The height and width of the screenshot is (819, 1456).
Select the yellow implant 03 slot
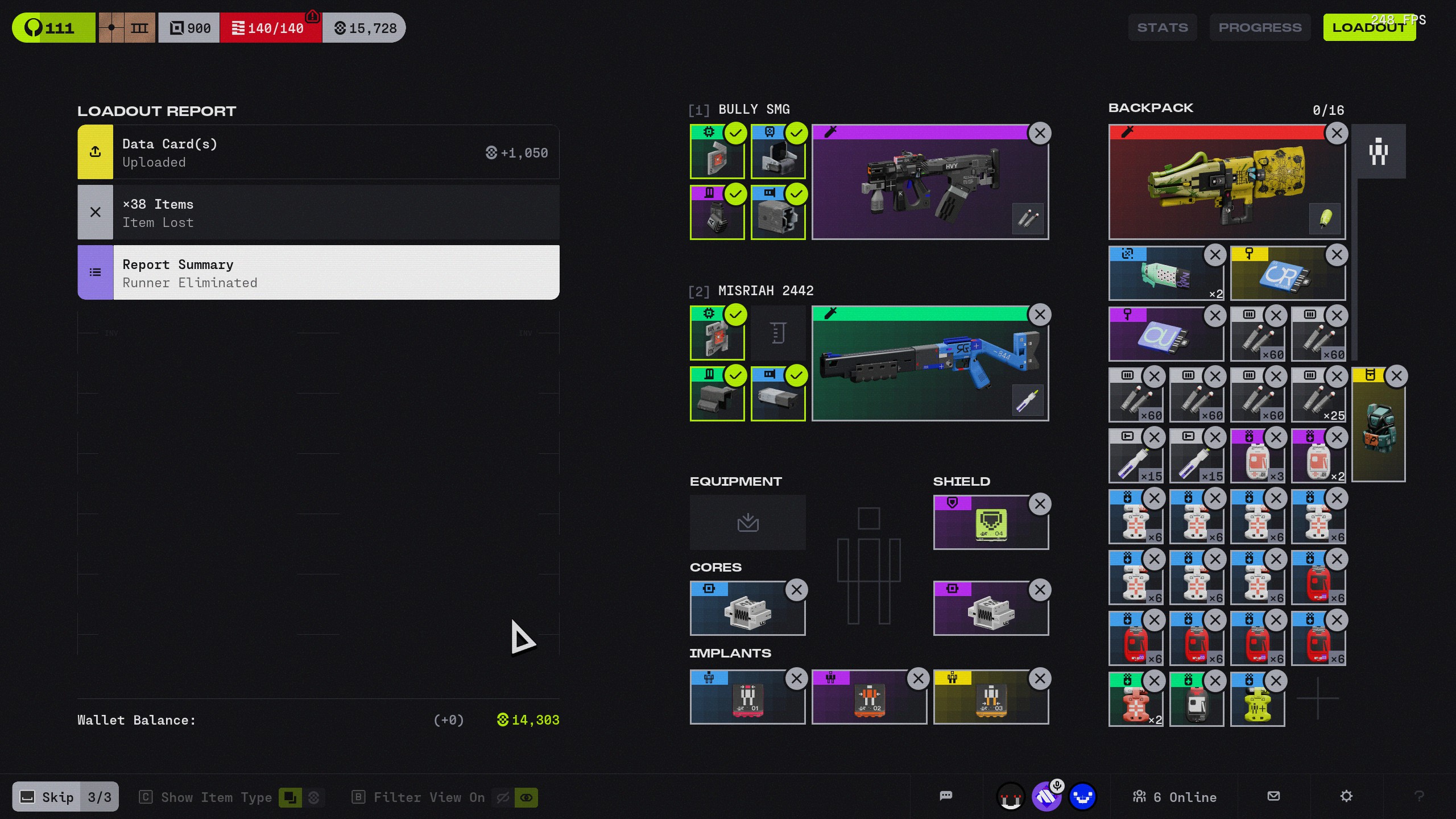(x=990, y=697)
